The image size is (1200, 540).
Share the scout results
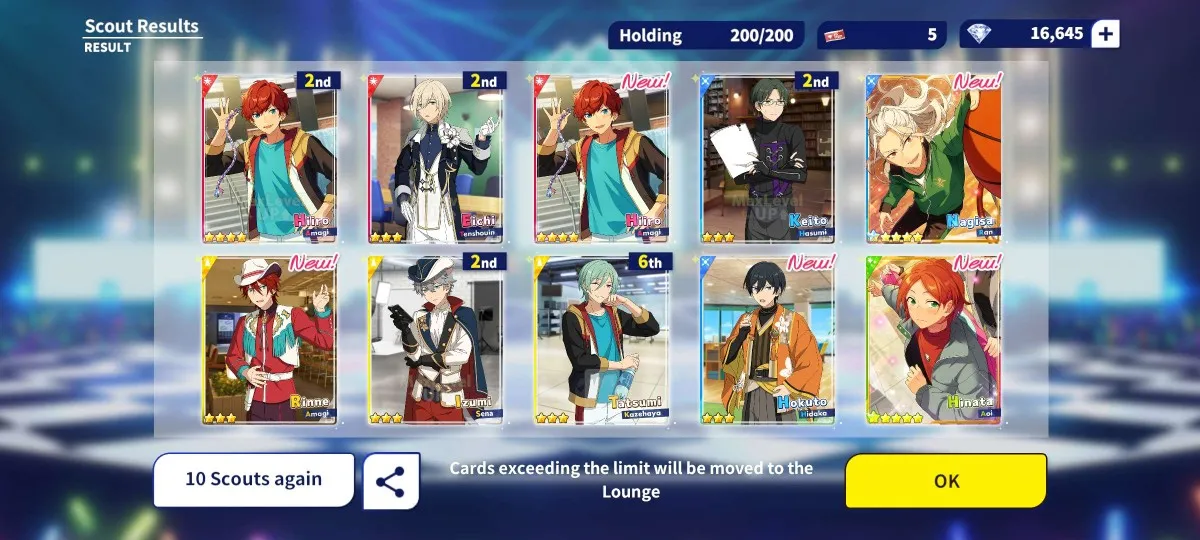click(390, 481)
